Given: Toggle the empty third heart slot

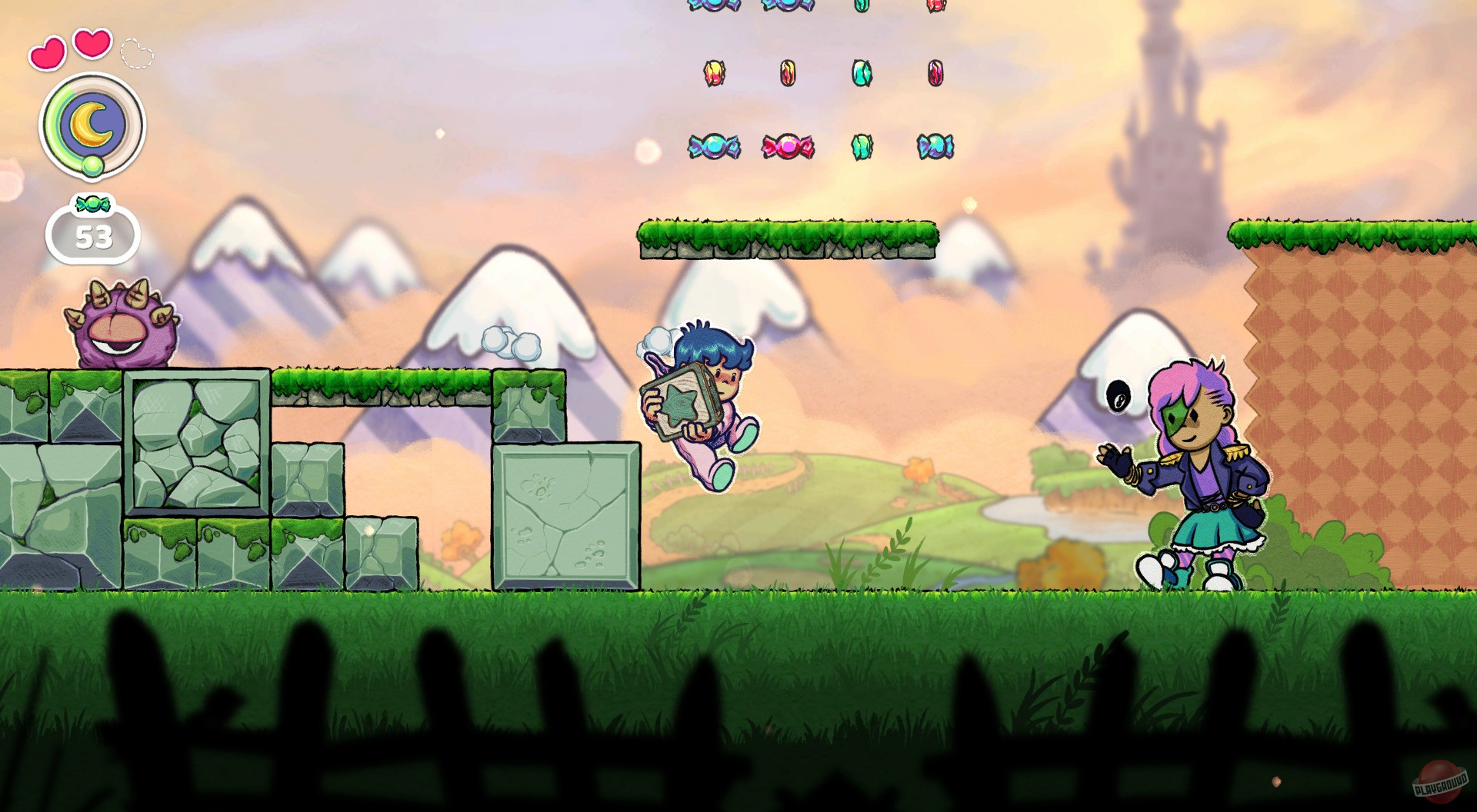Looking at the screenshot, I should tap(135, 52).
